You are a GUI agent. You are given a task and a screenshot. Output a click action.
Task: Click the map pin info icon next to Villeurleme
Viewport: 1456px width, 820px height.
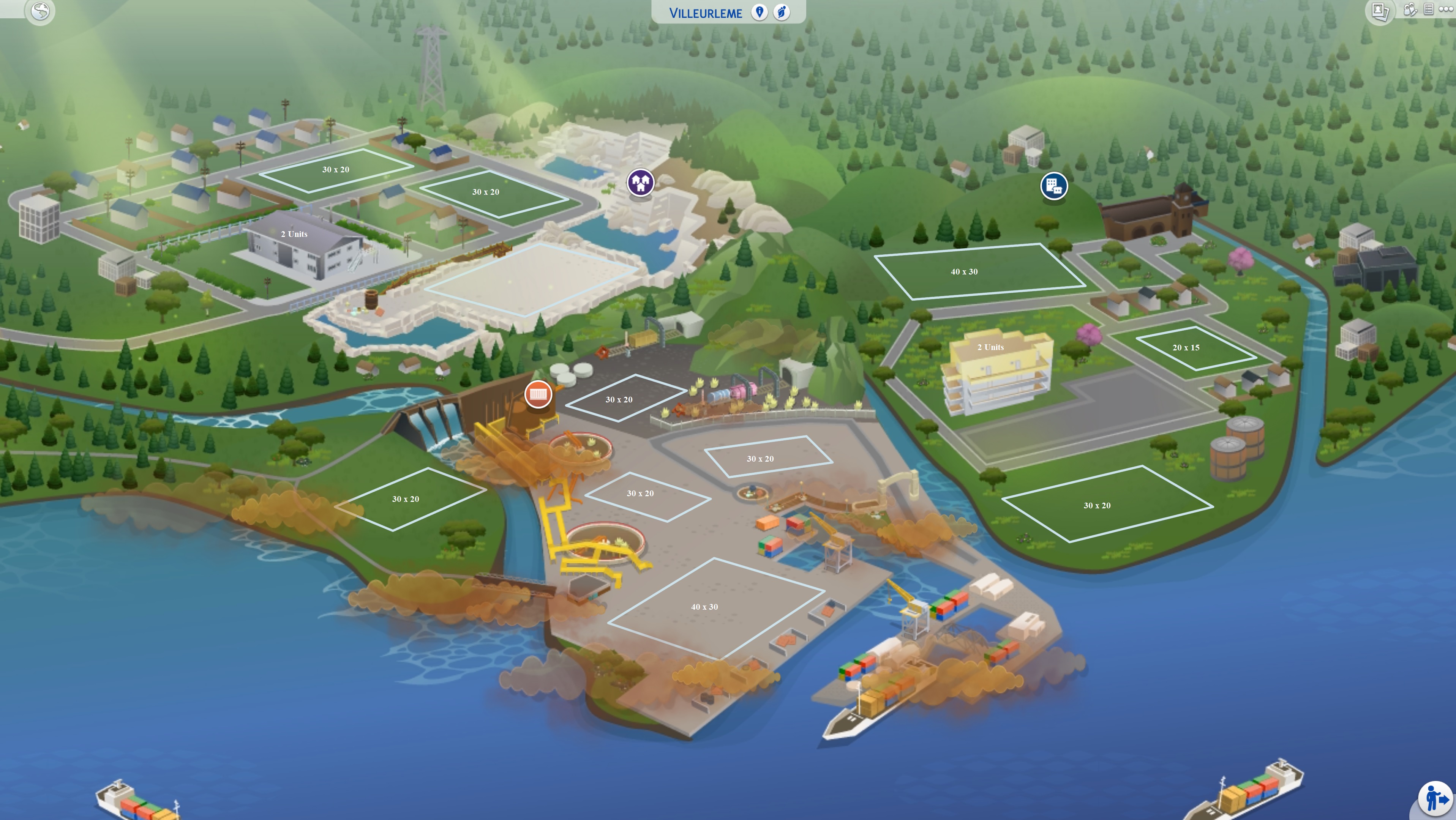point(759,11)
